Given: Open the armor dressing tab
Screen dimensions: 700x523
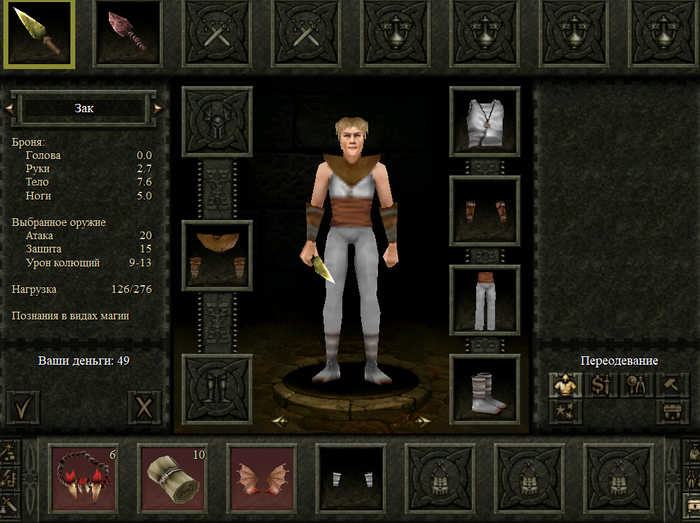Looking at the screenshot, I should [564, 384].
